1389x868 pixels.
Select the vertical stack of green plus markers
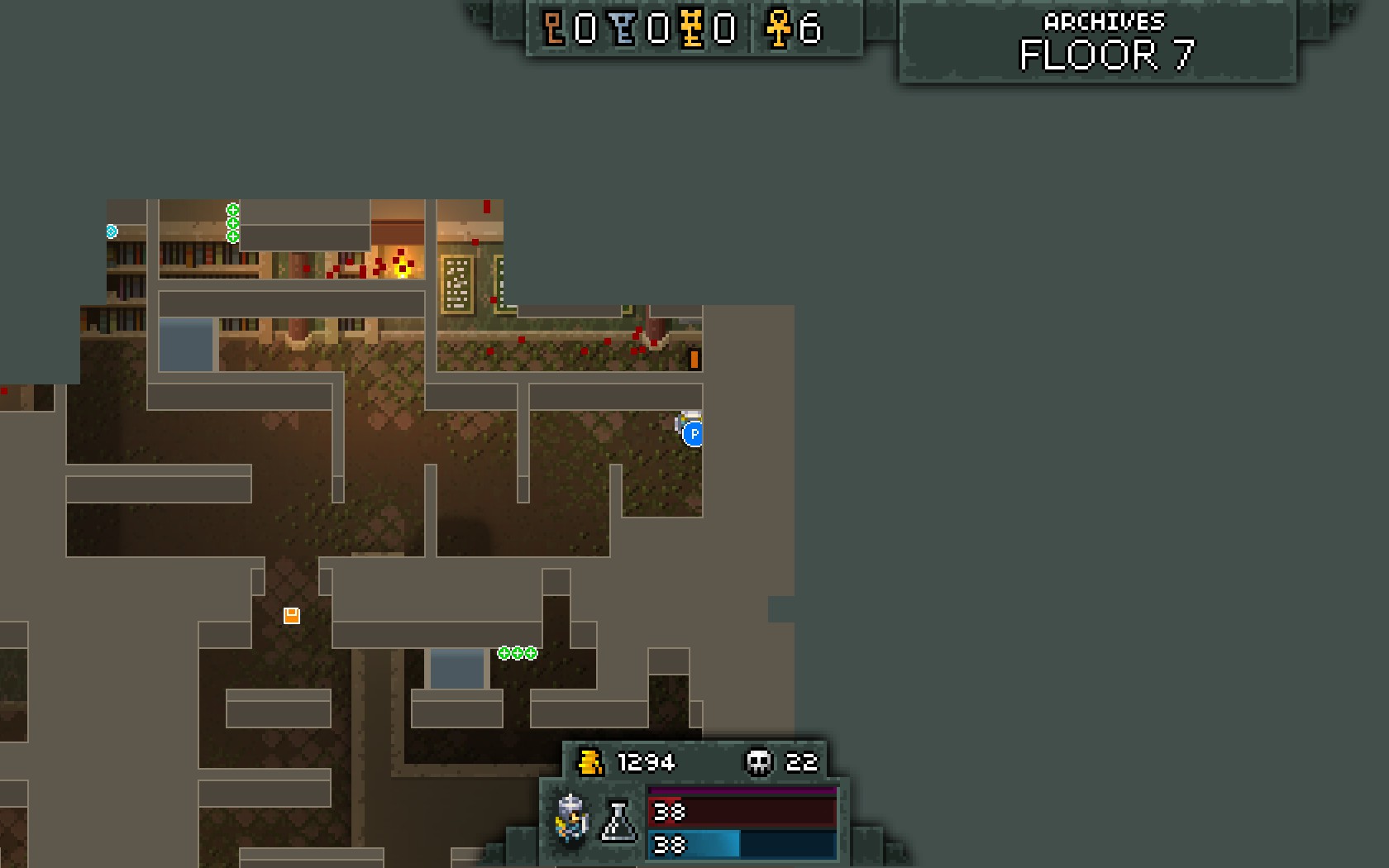[x=232, y=223]
